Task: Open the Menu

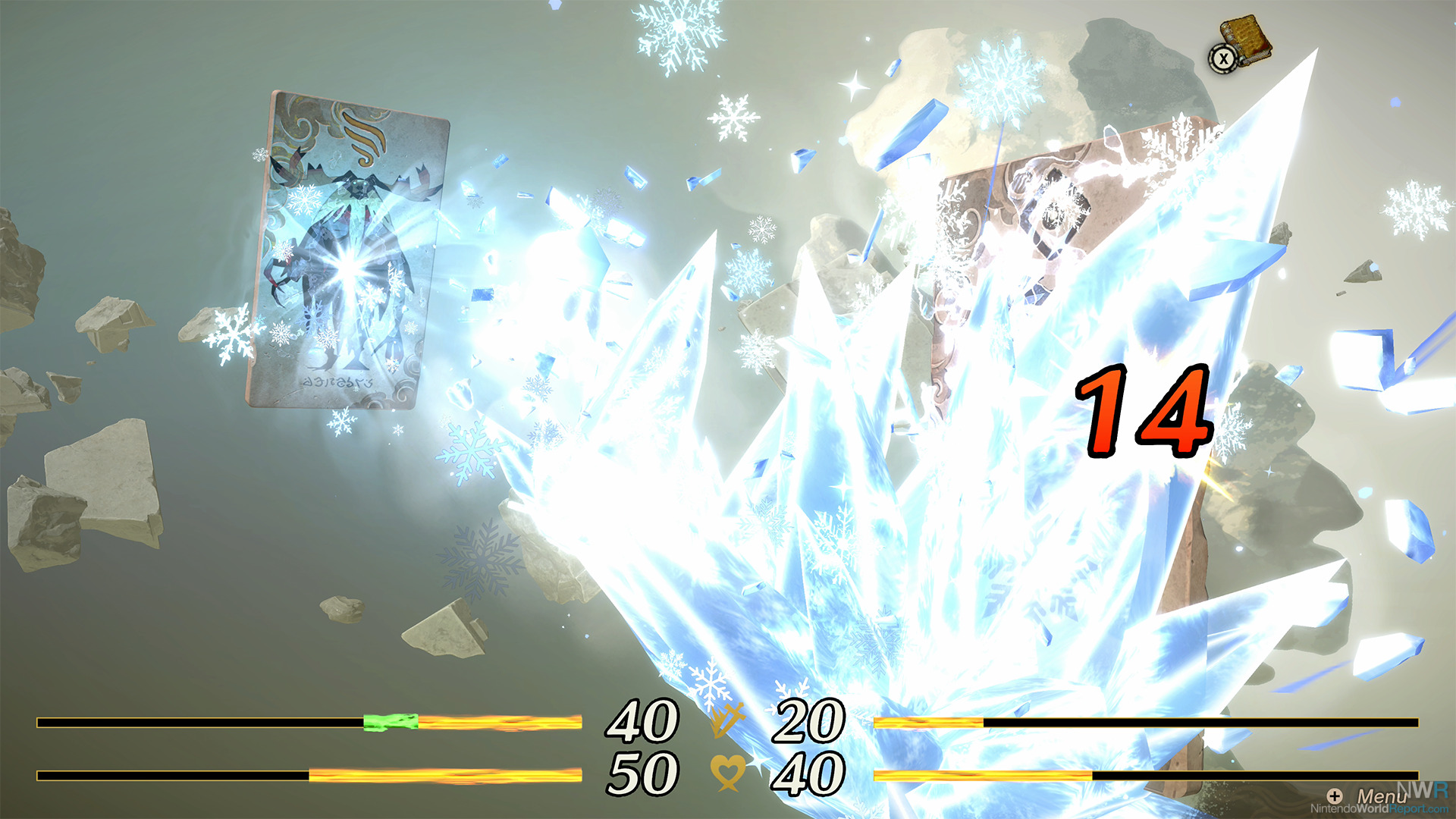Action: point(1371,795)
